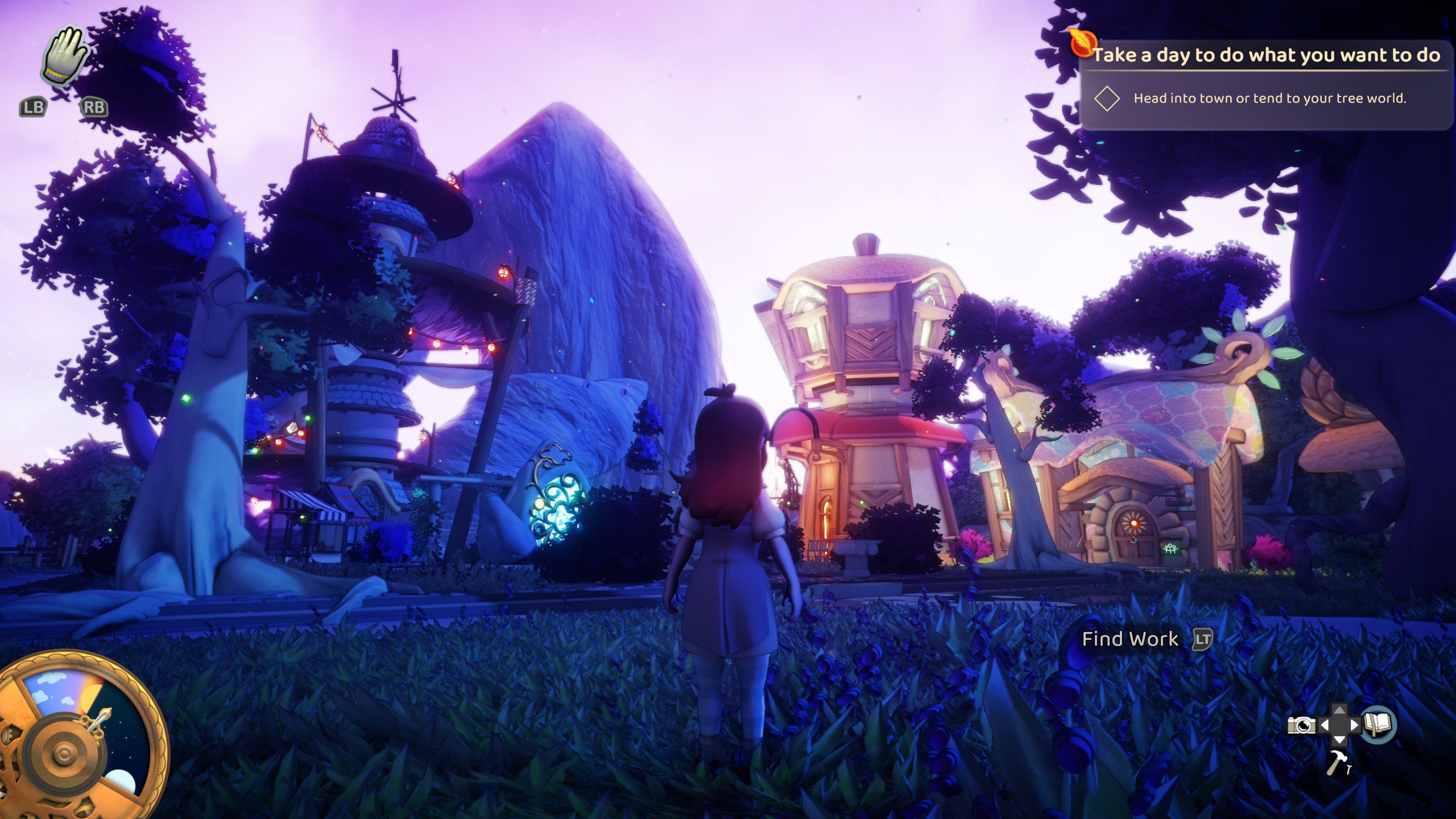This screenshot has width=1456, height=819.
Task: Click the Find Work prompt label
Action: point(1130,639)
